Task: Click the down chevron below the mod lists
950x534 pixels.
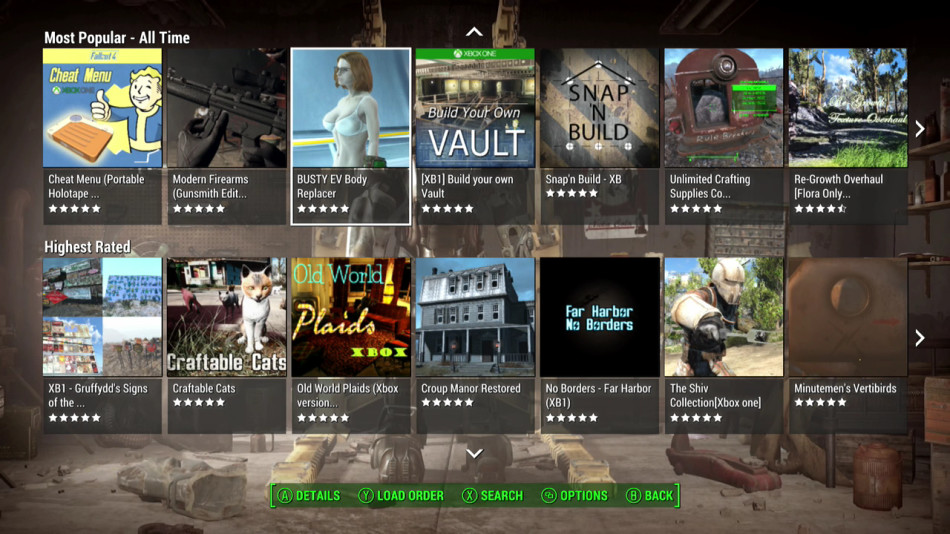Action: (x=475, y=453)
